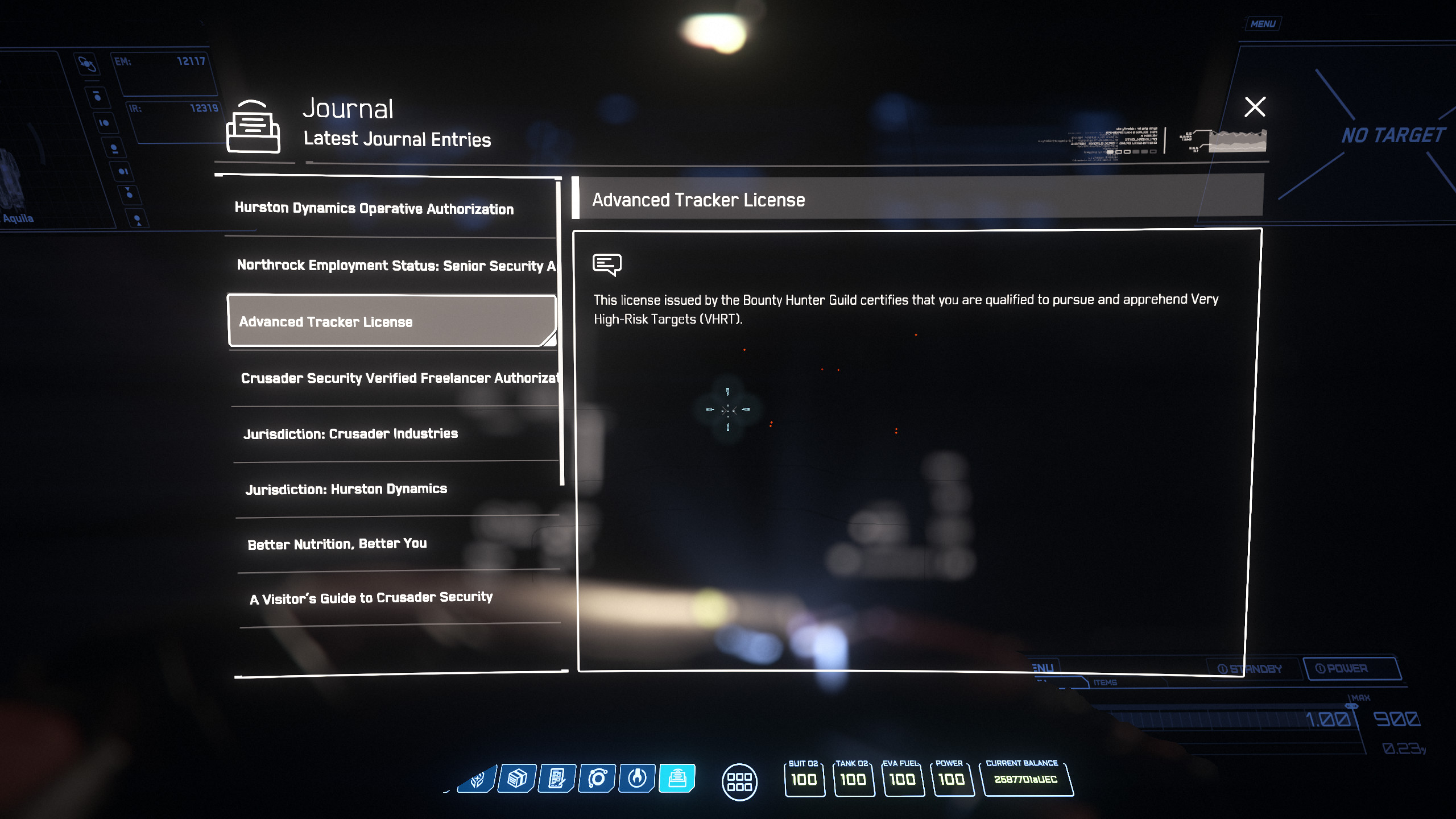Open the contract document-and-pen app
Screen dimensions: 1456x819
point(557,778)
